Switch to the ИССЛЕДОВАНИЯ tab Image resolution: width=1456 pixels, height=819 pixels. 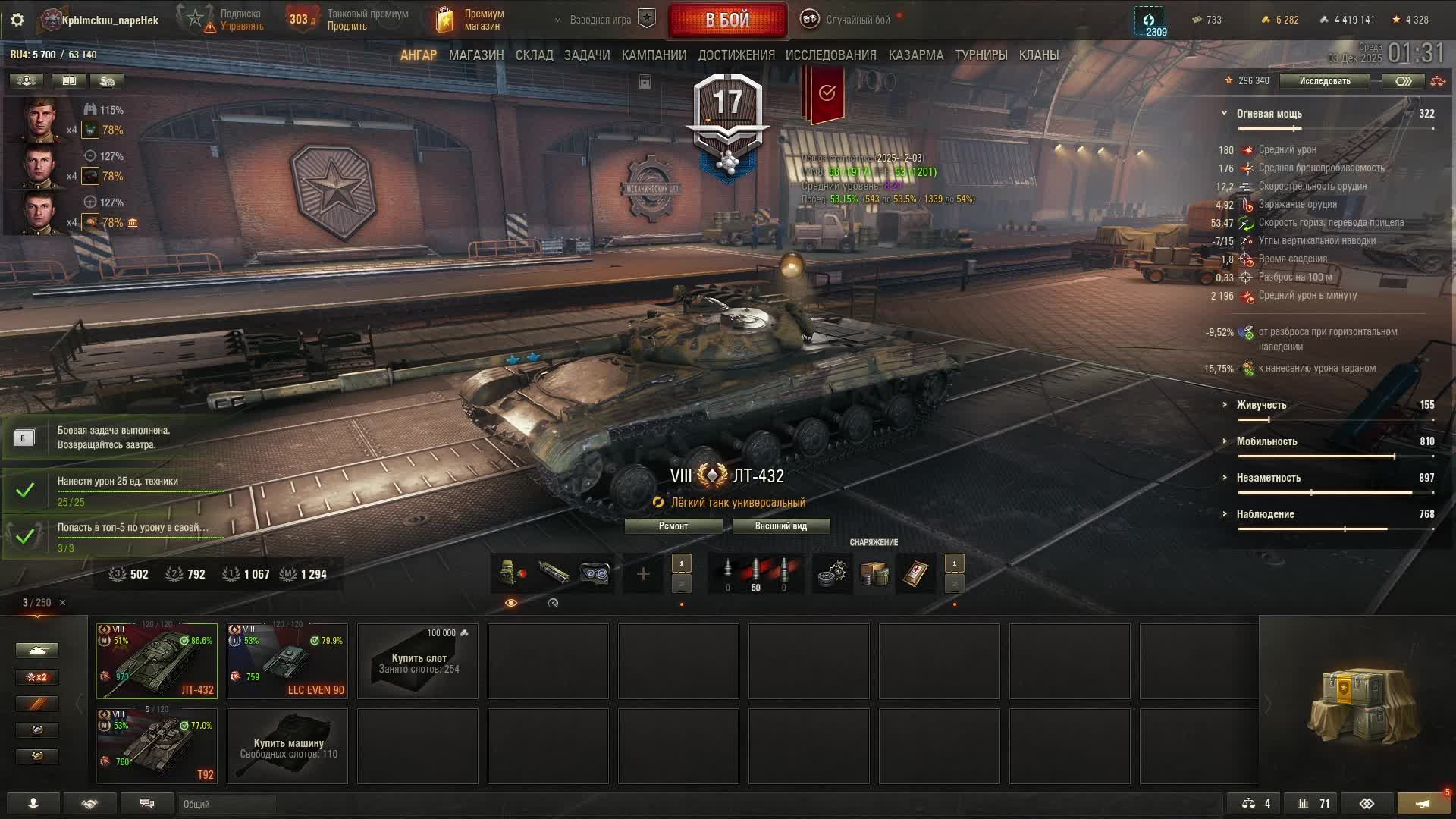click(x=830, y=55)
